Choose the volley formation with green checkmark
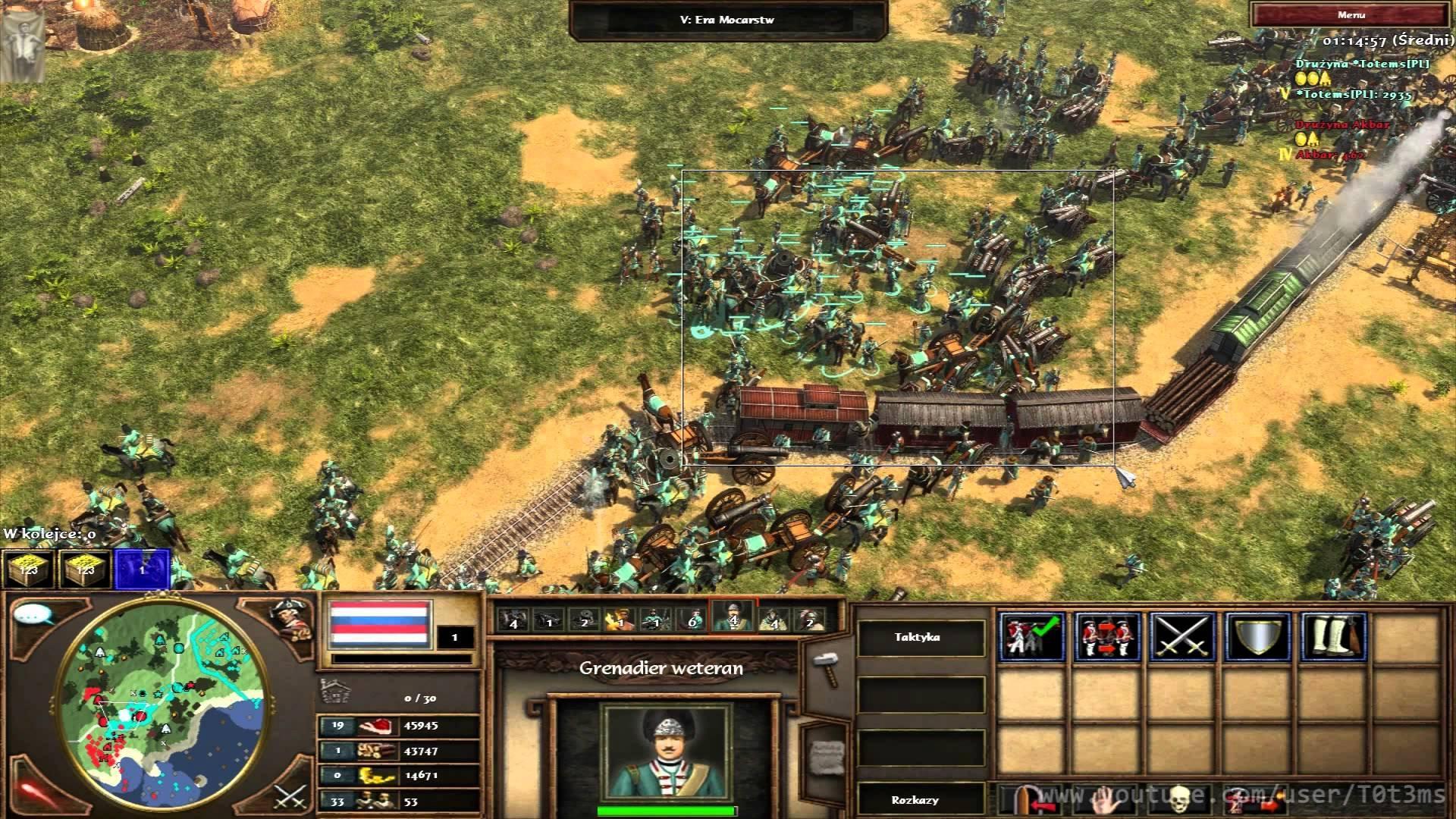Screen dimensions: 1456x819 point(1031,636)
